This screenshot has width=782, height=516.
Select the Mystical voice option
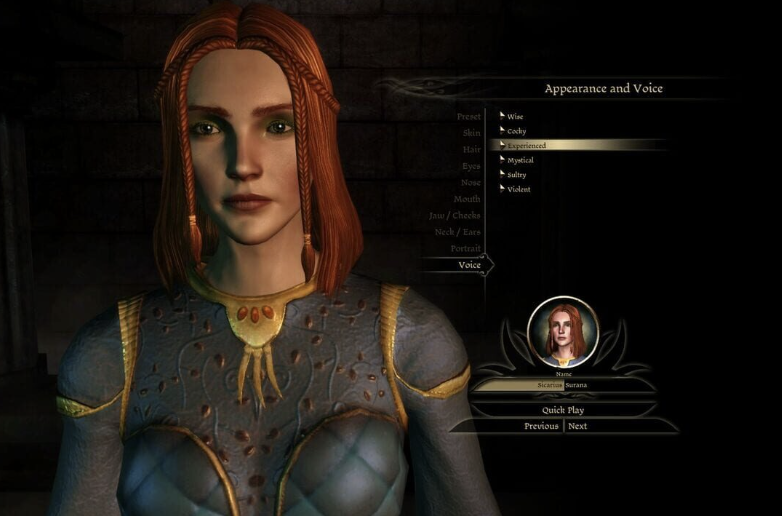point(520,160)
